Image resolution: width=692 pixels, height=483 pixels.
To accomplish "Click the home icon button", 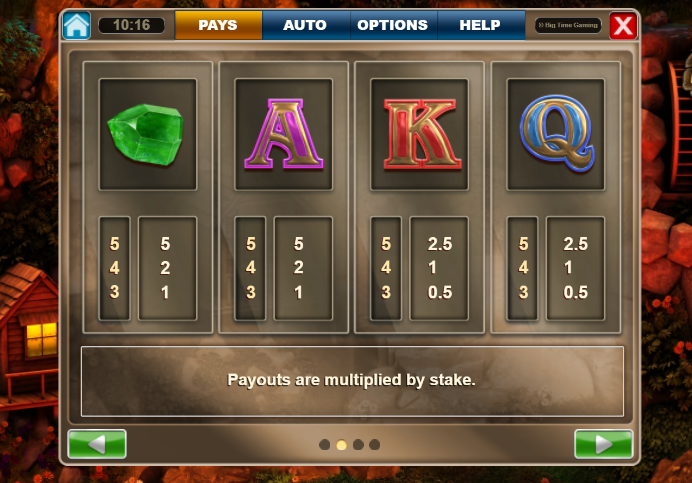I will [77, 25].
